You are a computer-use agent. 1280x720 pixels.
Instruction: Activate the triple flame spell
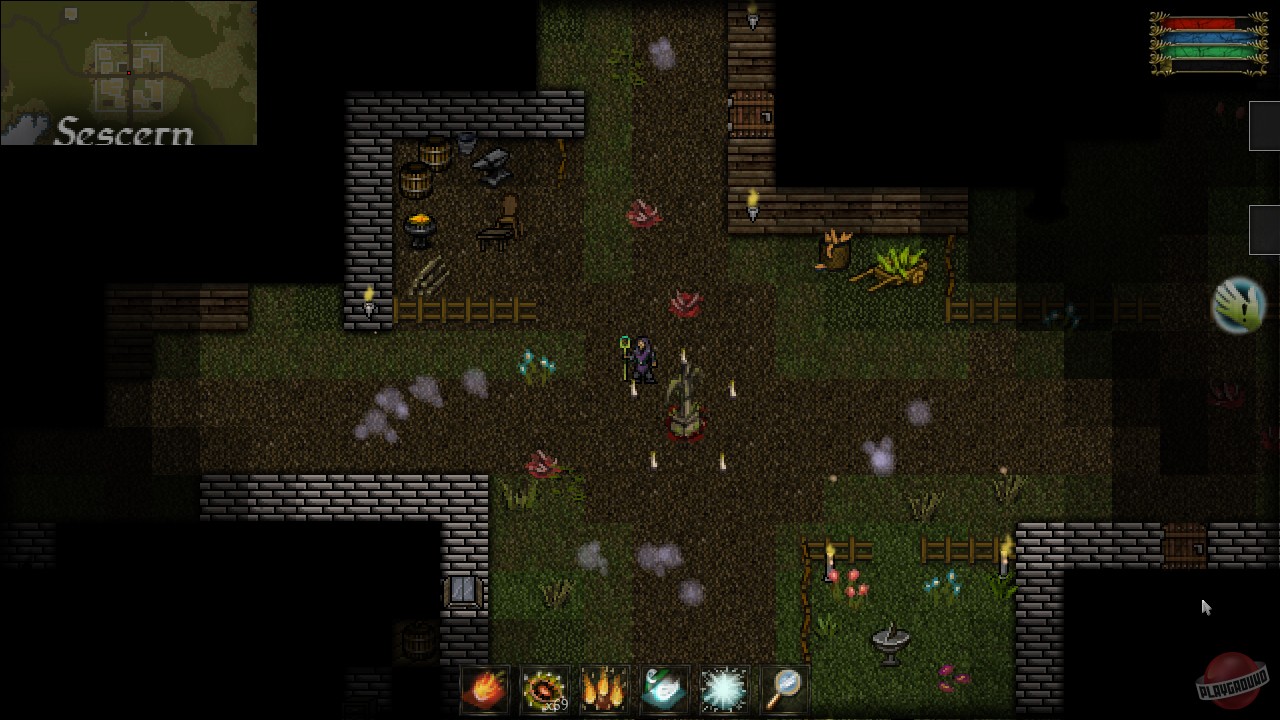pos(605,689)
